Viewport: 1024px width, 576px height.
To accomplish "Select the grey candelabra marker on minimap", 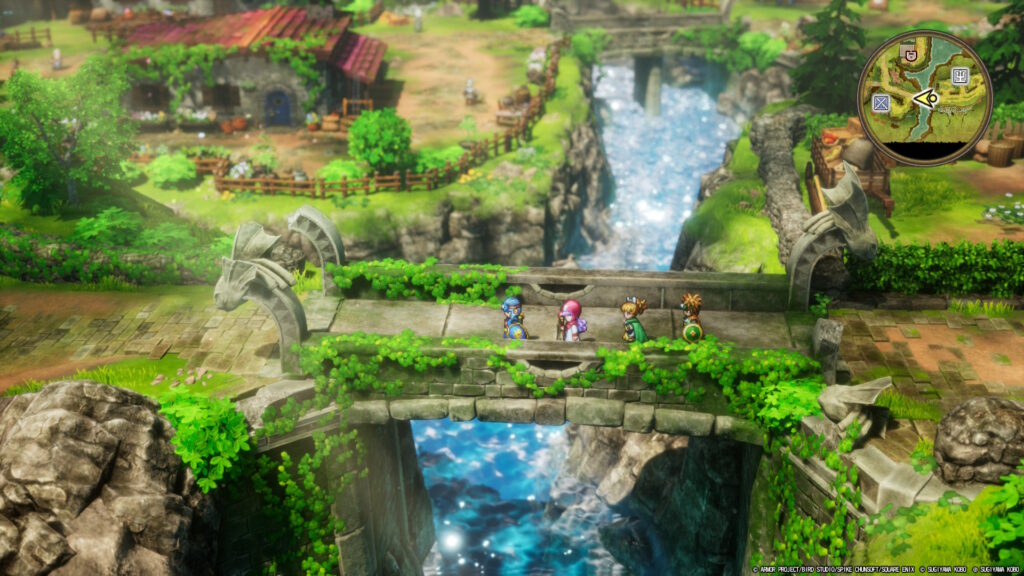I will click(962, 74).
